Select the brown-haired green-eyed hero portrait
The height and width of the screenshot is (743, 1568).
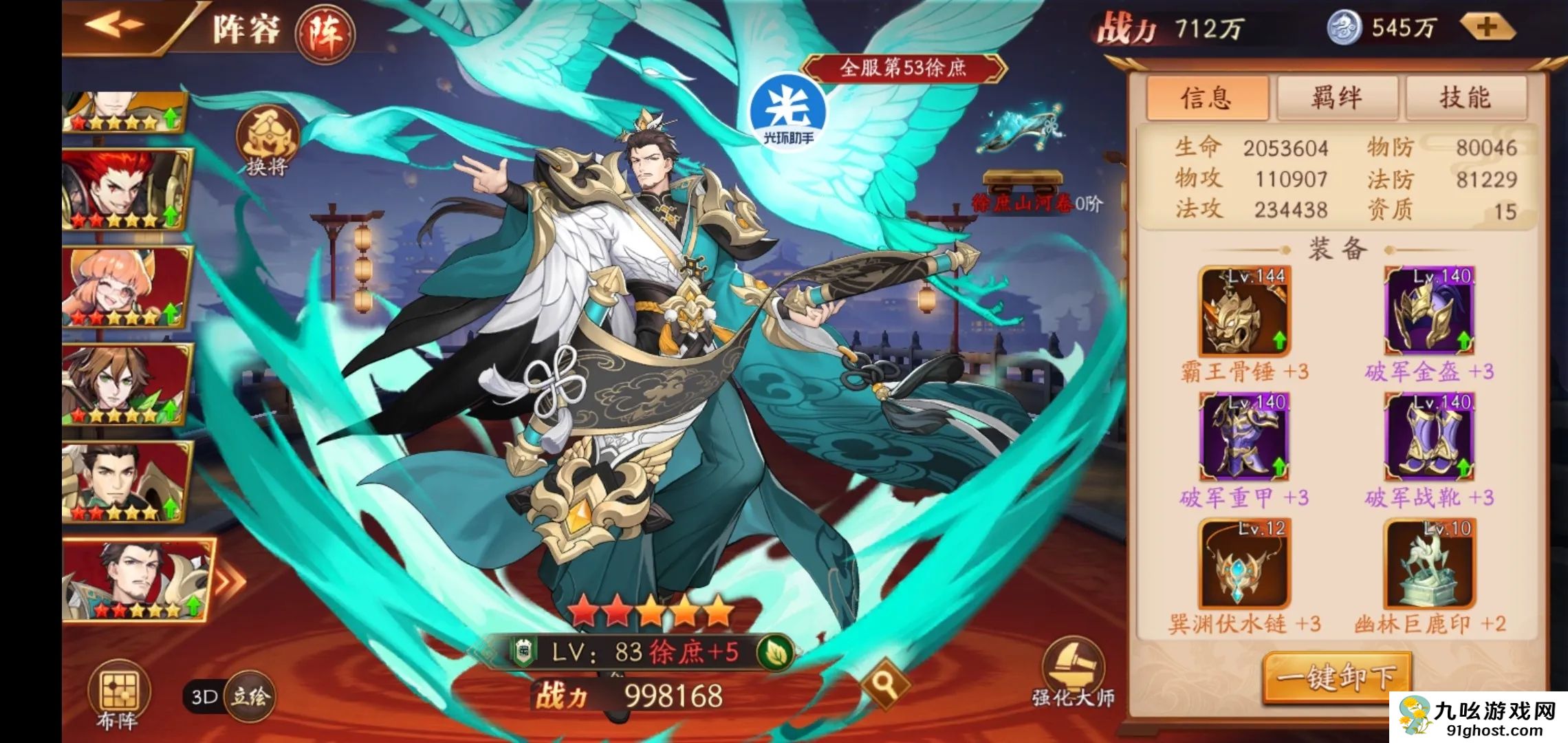(127, 384)
